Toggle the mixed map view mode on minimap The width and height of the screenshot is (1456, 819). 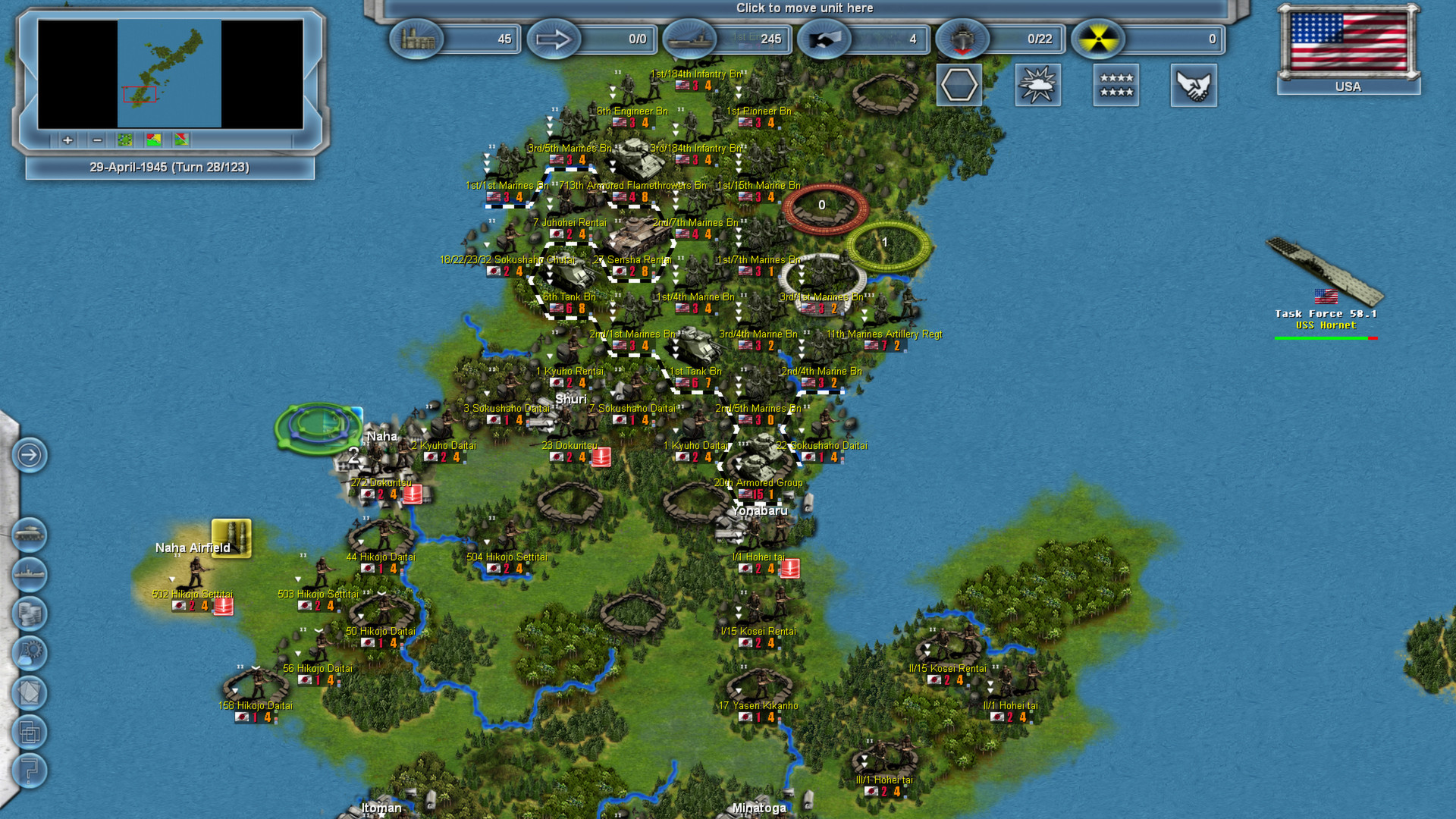click(x=181, y=140)
